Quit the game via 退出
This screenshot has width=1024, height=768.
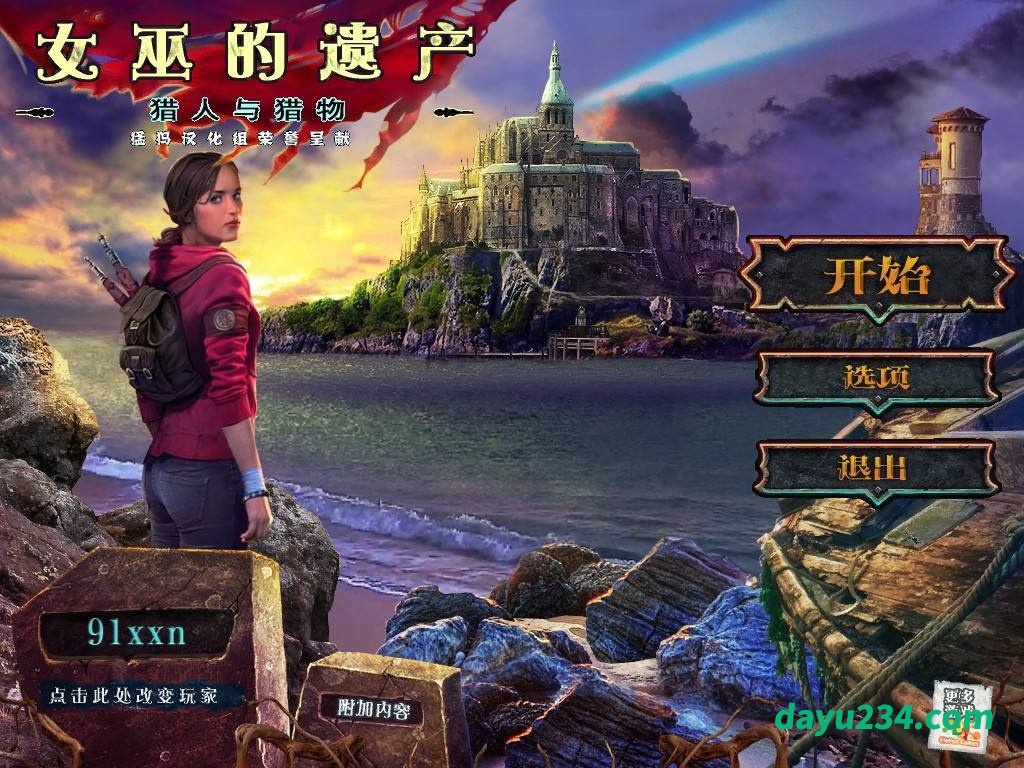coord(875,468)
